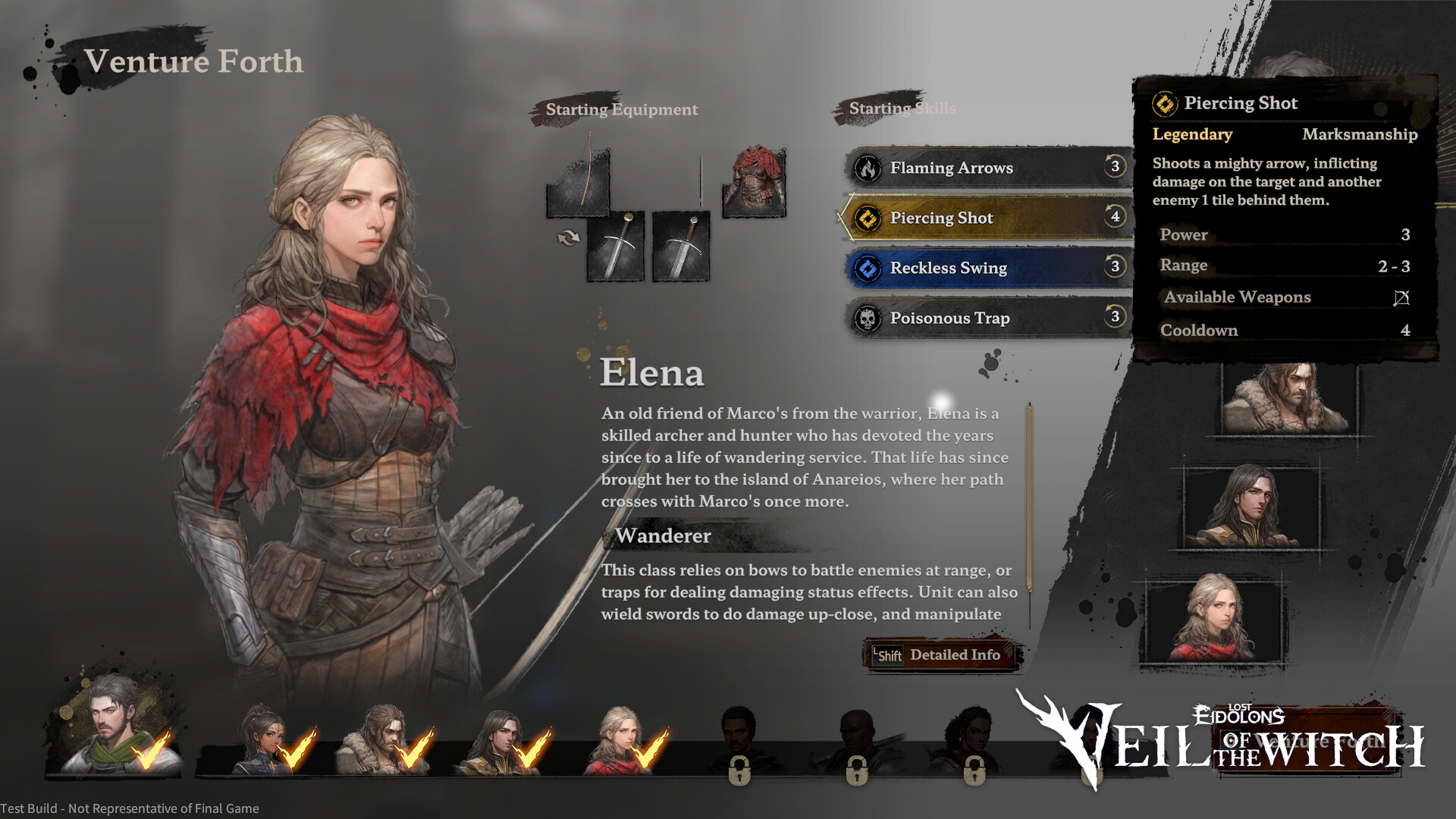The width and height of the screenshot is (1456, 819).
Task: Switch to the Starting Skills section
Action: pyautogui.click(x=902, y=108)
